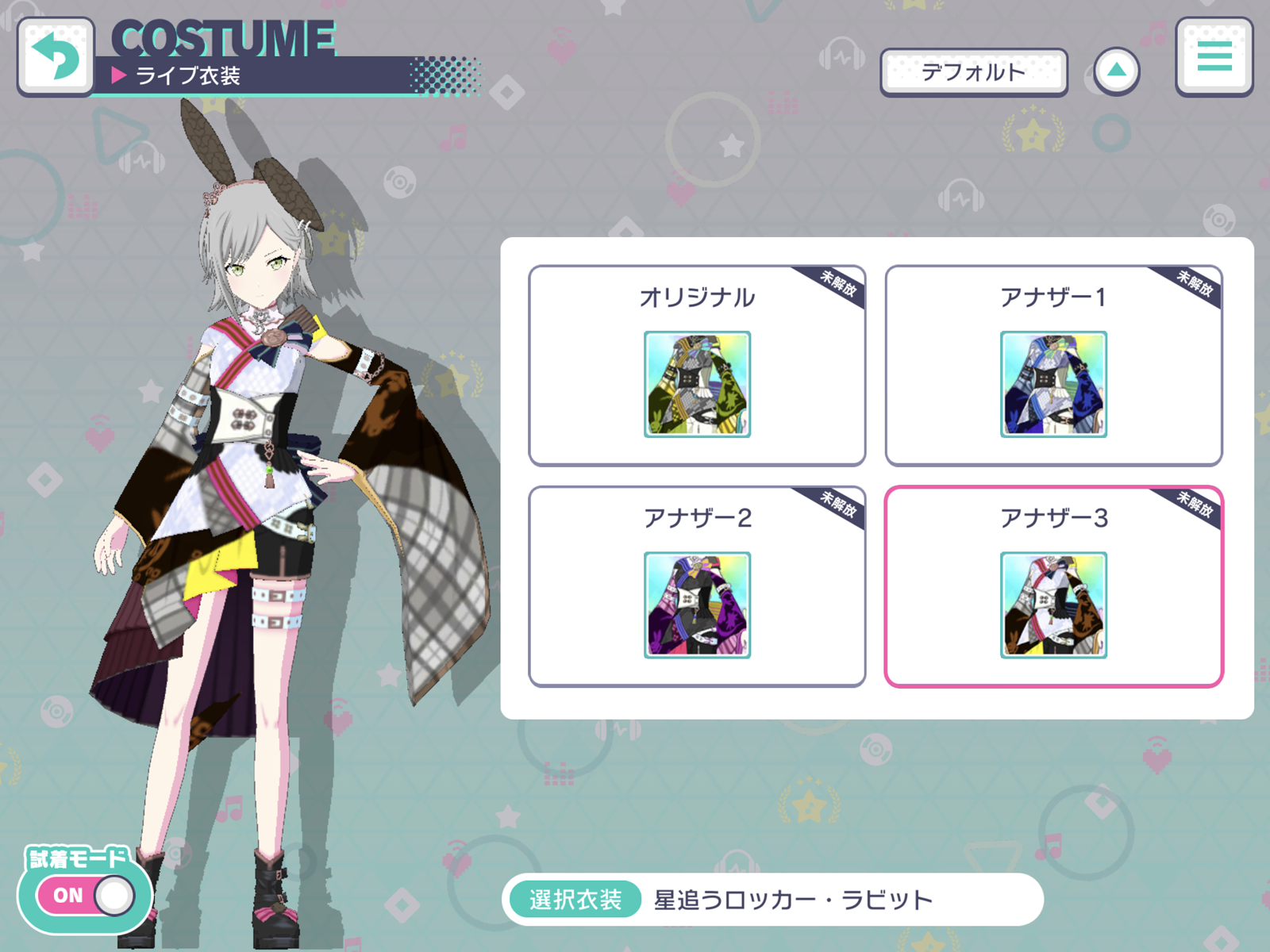The height and width of the screenshot is (952, 1270).
Task: Enable try-on mode switch
Action: [87, 894]
